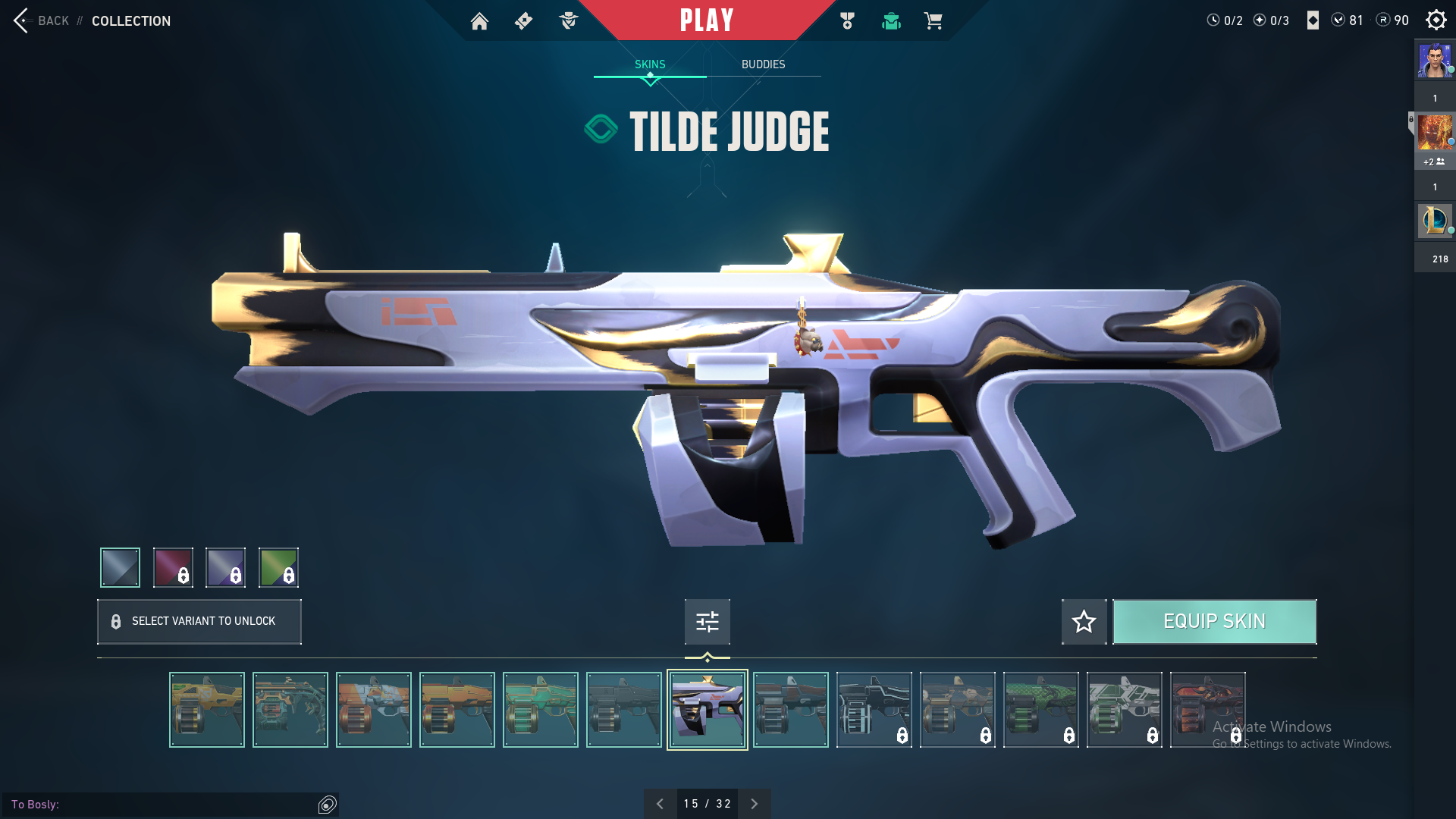Open the store shopping cart

pyautogui.click(x=933, y=21)
